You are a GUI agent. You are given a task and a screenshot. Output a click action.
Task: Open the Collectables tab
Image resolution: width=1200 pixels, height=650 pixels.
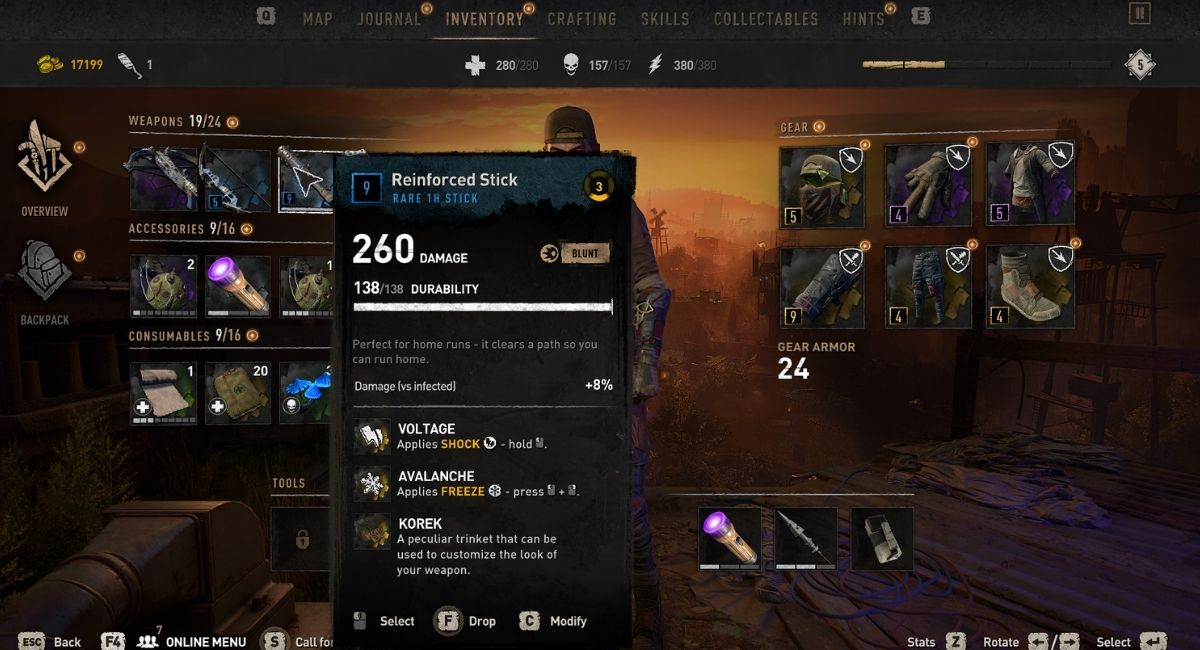coord(765,19)
